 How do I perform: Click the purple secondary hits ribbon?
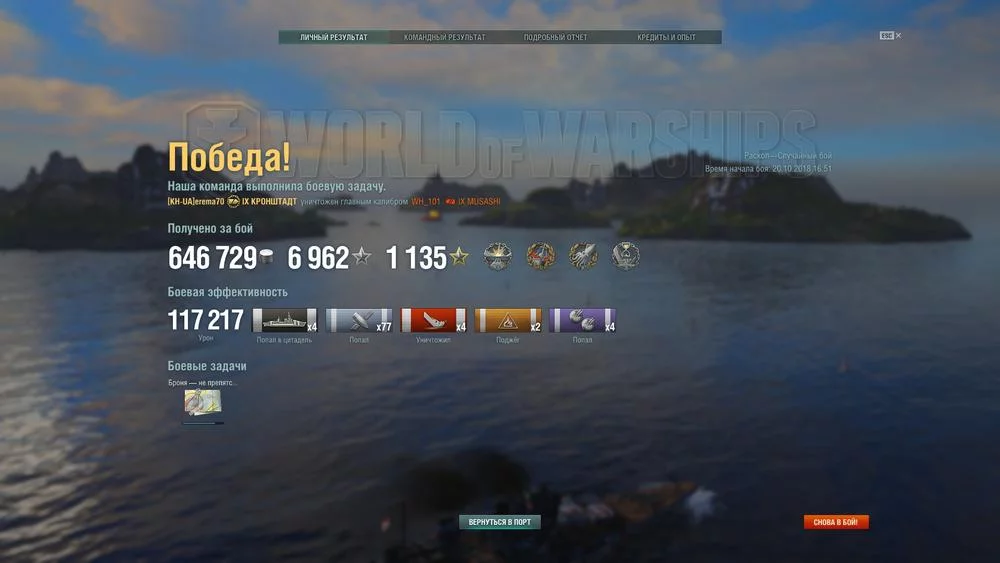coord(582,320)
